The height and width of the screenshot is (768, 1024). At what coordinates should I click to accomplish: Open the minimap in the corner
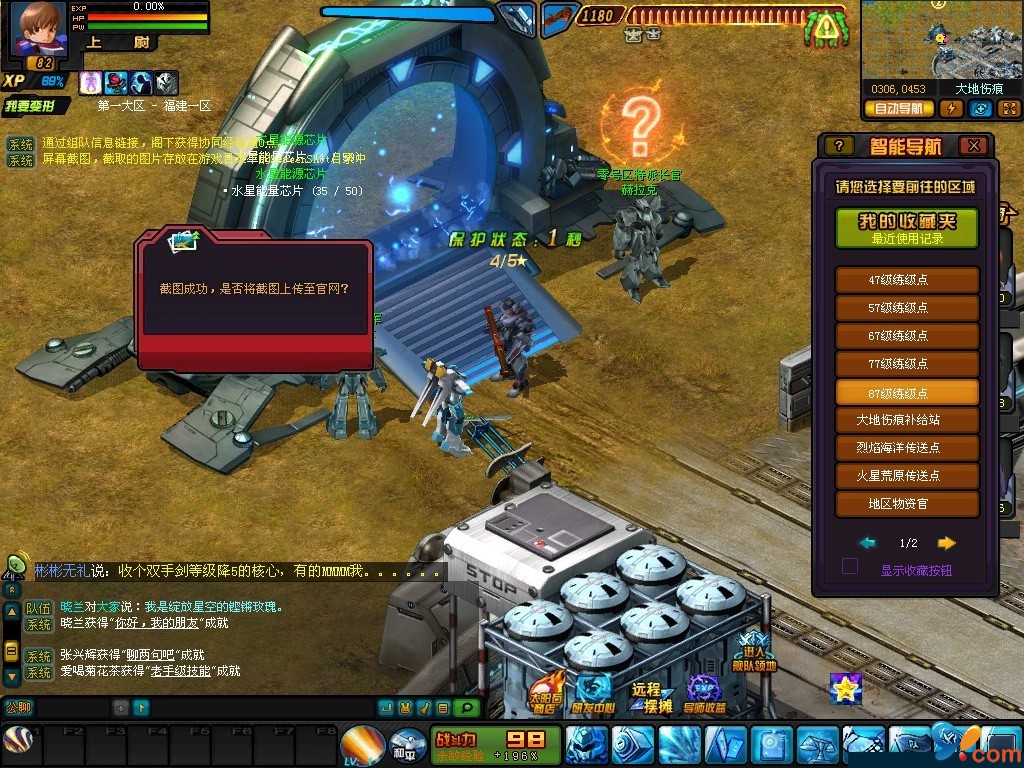coord(940,40)
